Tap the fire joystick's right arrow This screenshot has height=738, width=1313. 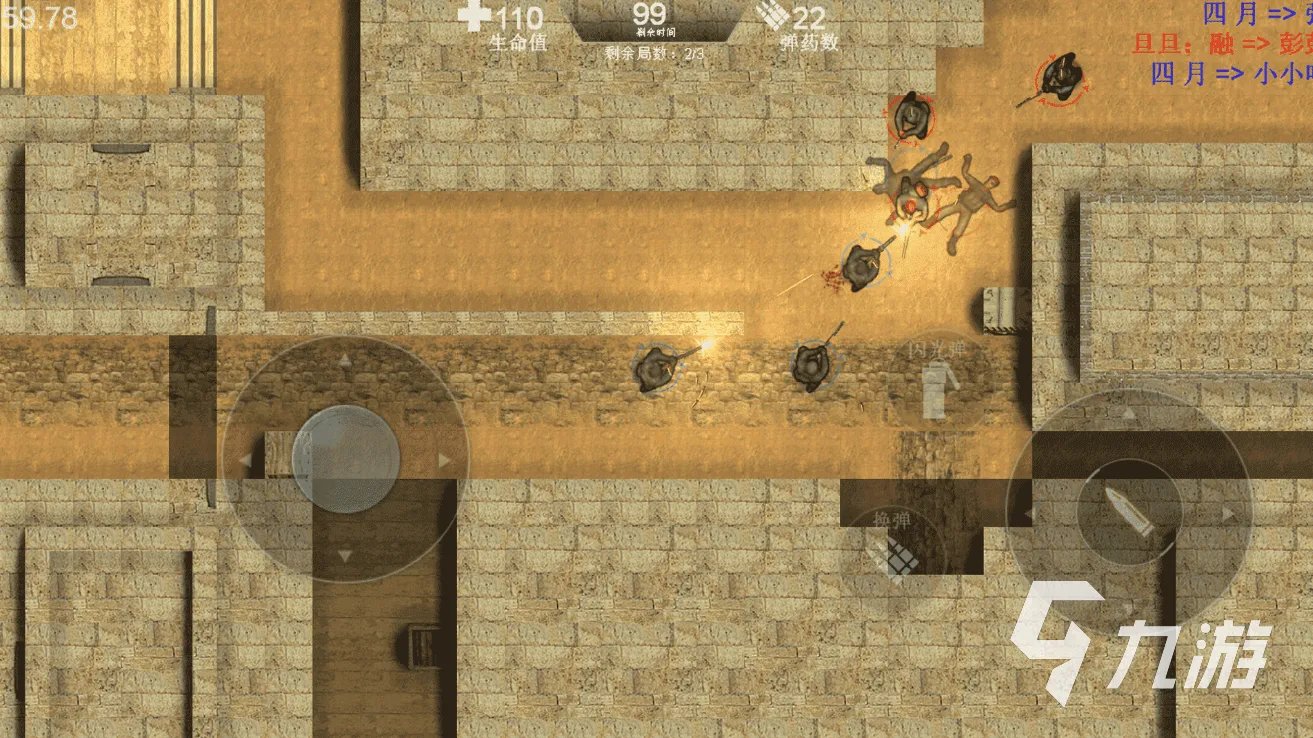[x=1227, y=513]
